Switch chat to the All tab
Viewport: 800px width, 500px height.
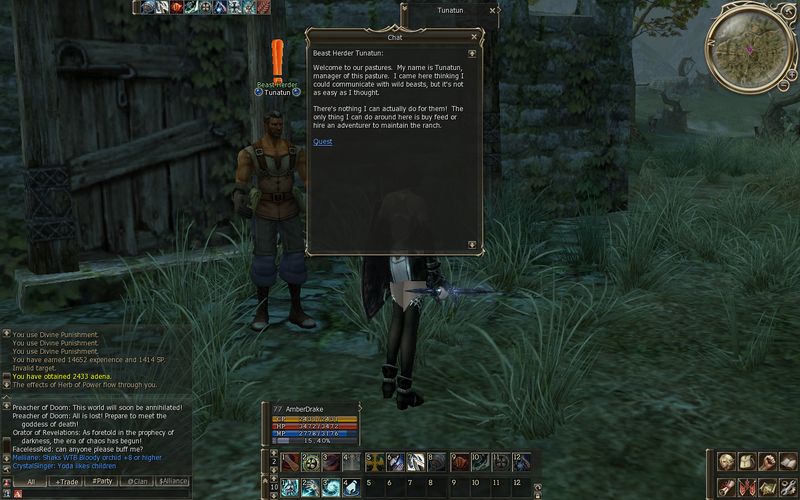tap(31, 482)
